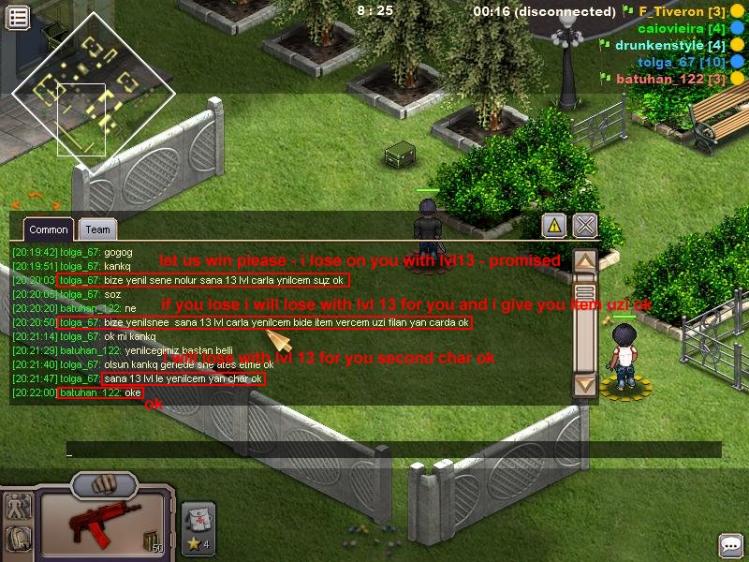This screenshot has width=749, height=562.
Task: Close the chat window
Action: click(585, 225)
